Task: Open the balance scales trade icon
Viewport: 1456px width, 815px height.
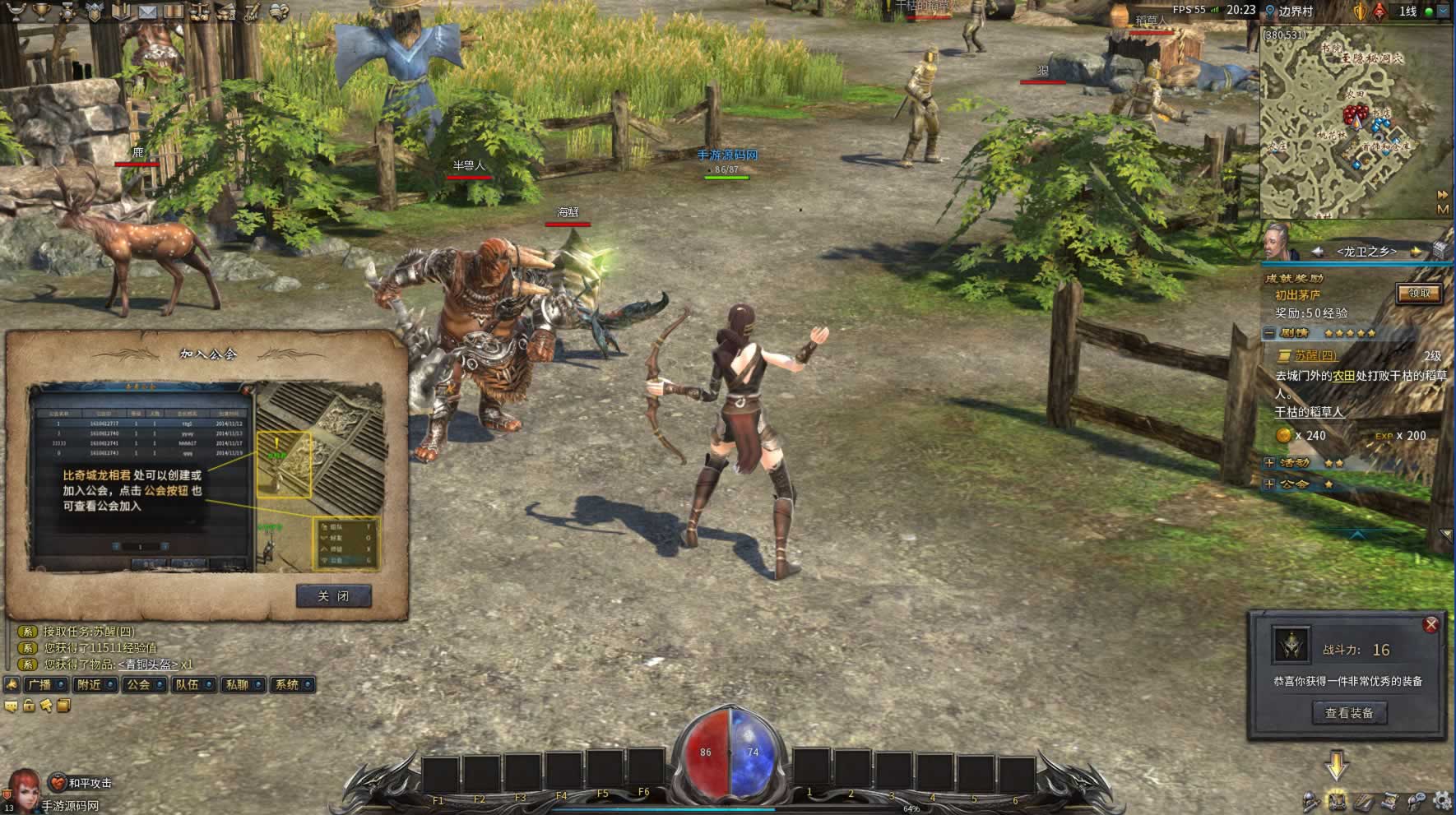Action: tap(199, 12)
